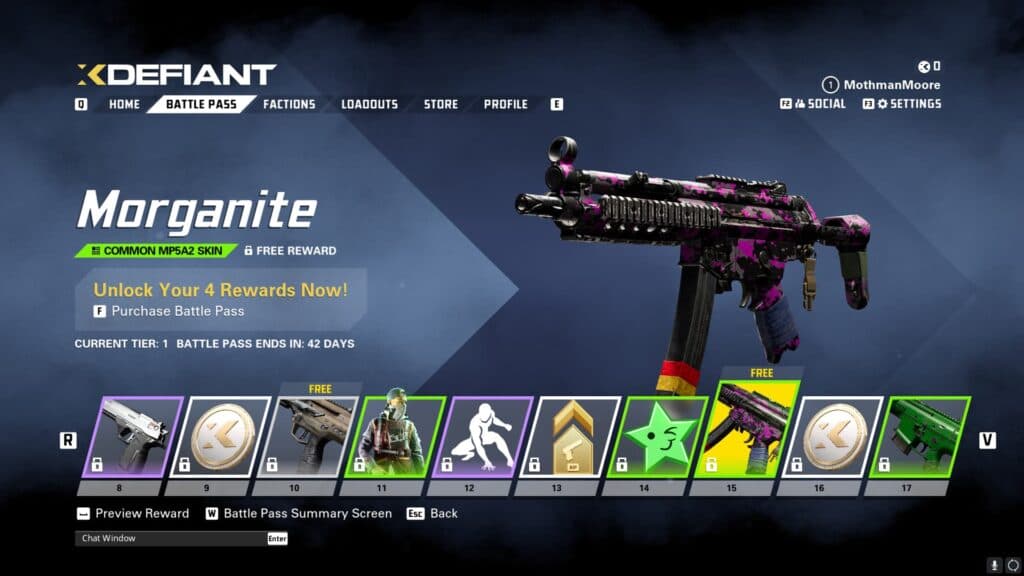The width and height of the screenshot is (1024, 576).
Task: Click Purchase Battle Pass
Action: [178, 311]
